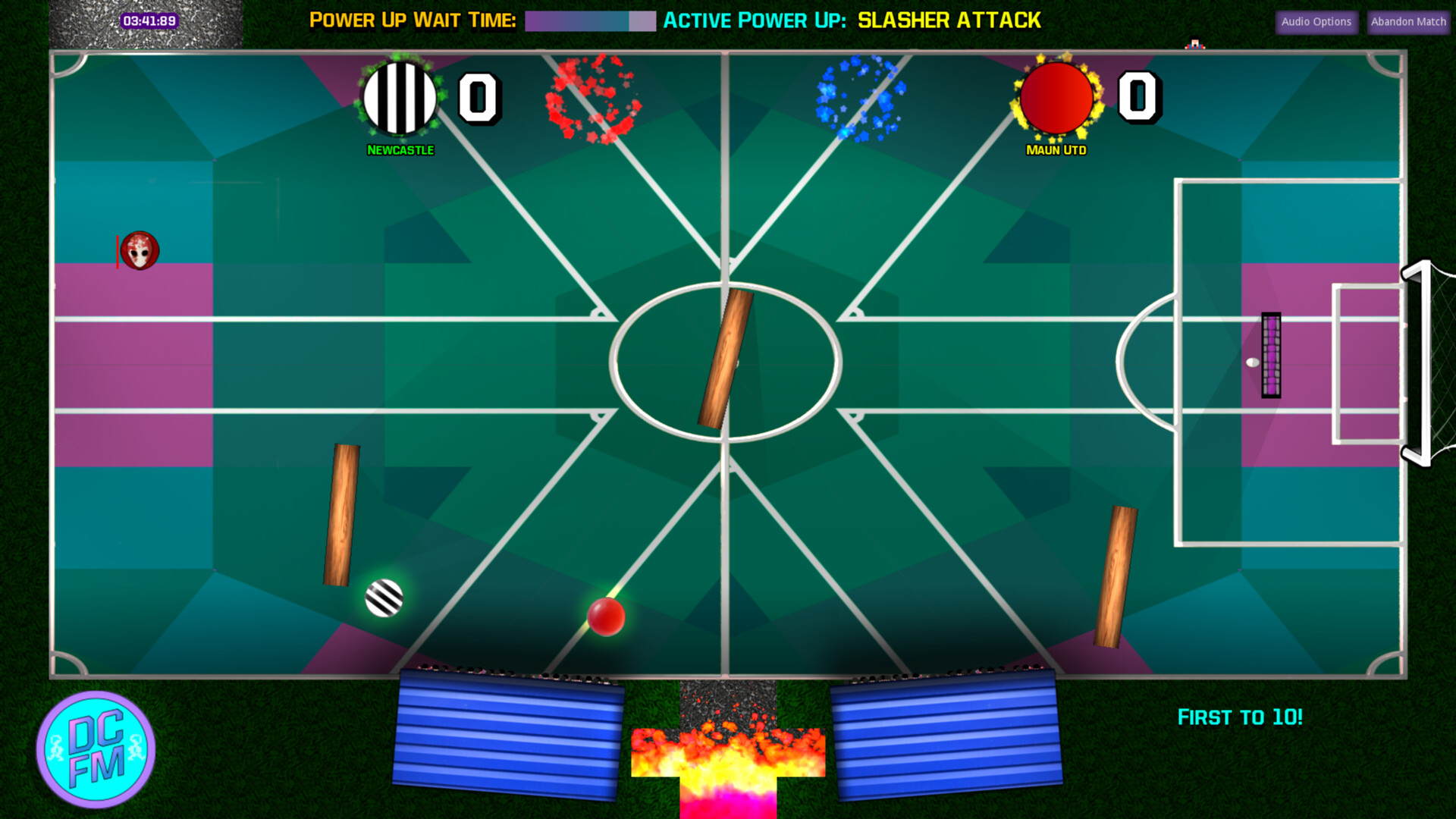Click the Power Up Wait Time bar

click(x=589, y=20)
